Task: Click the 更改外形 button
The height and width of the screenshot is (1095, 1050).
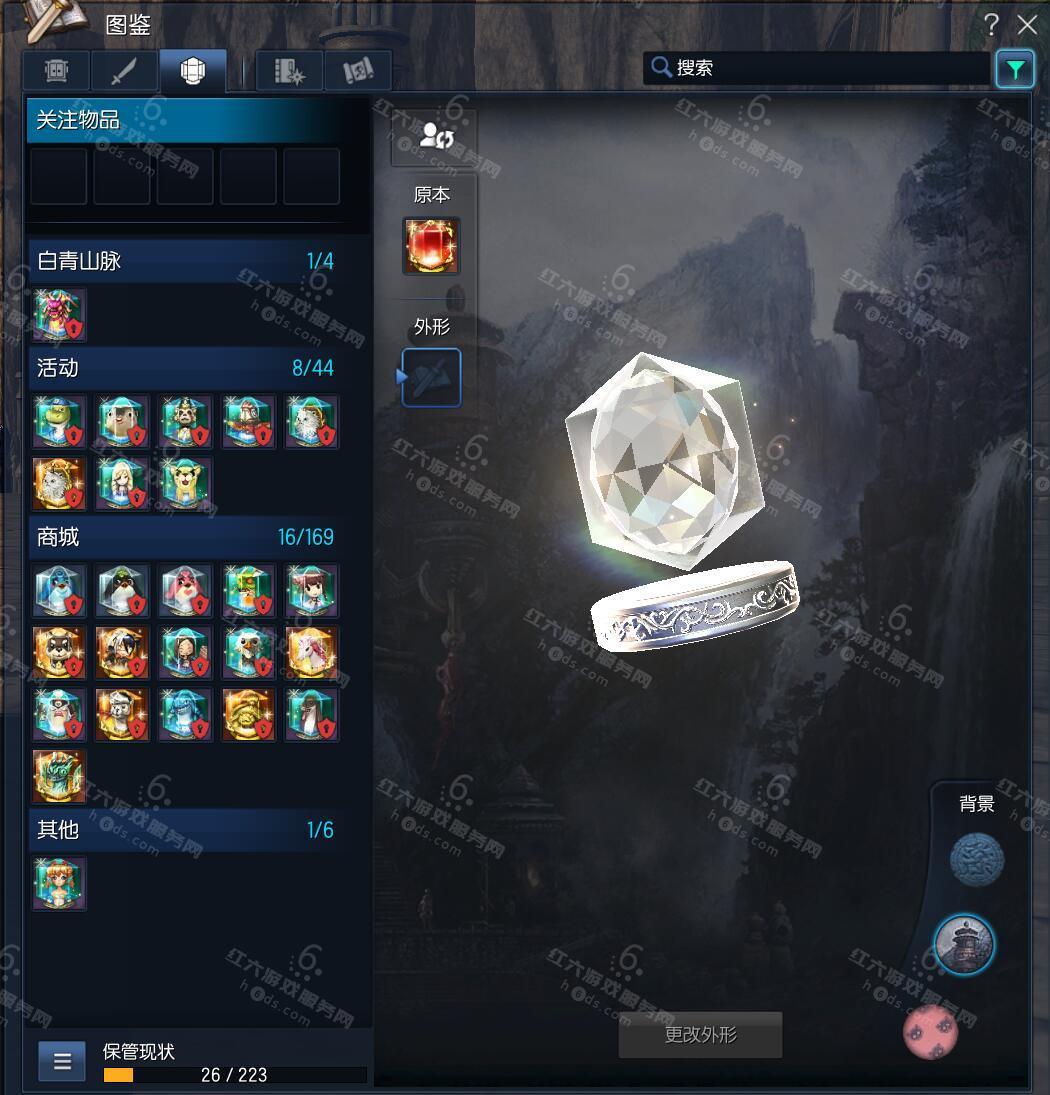Action: (x=700, y=1035)
